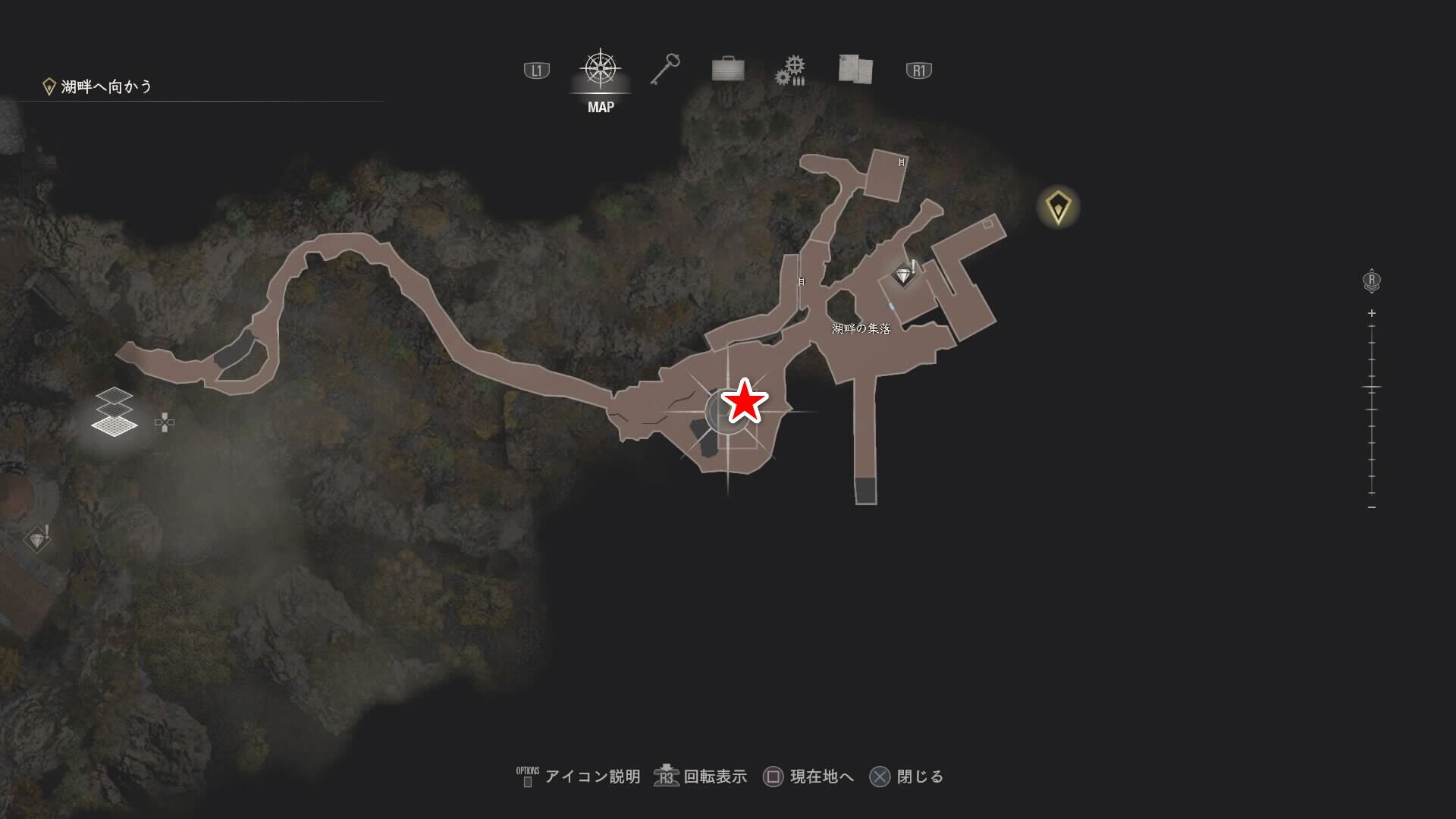Viewport: 1456px width, 819px height.
Task: Select the treasure diamond near 湖畔の集落
Action: [x=902, y=275]
